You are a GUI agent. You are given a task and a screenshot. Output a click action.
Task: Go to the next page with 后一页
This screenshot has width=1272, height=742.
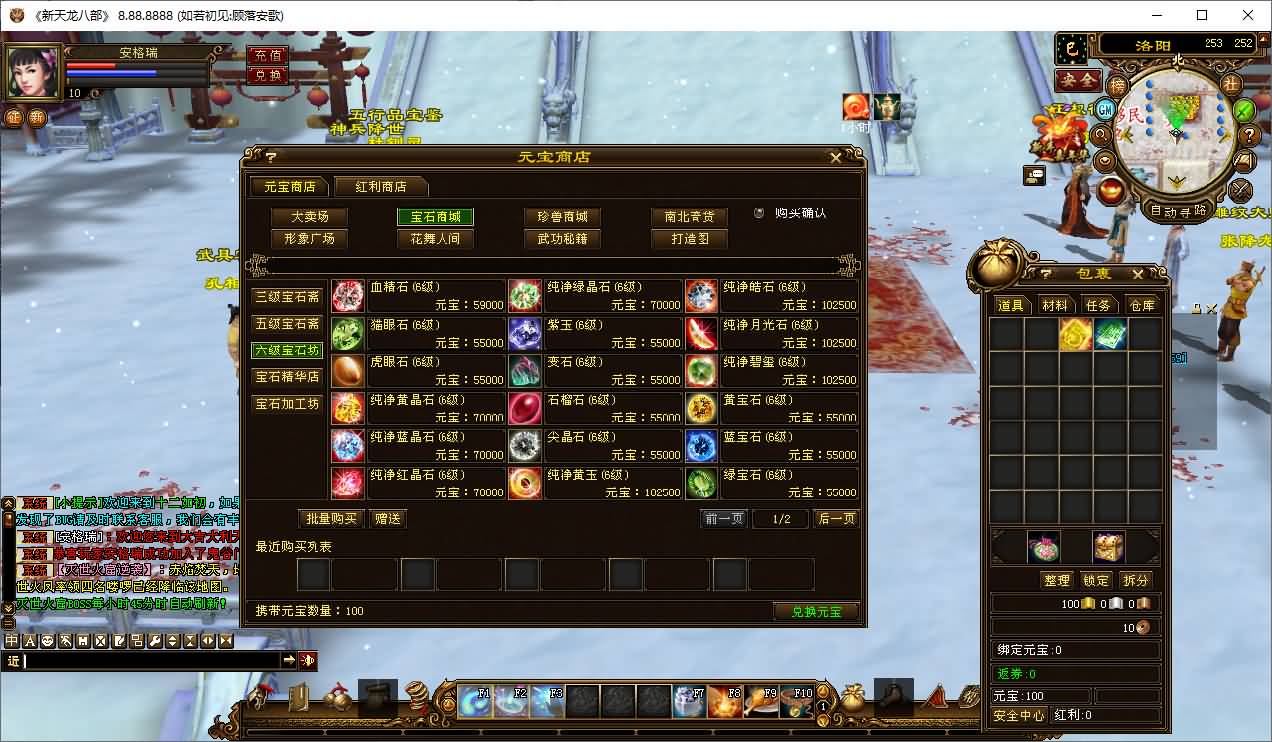pos(836,519)
